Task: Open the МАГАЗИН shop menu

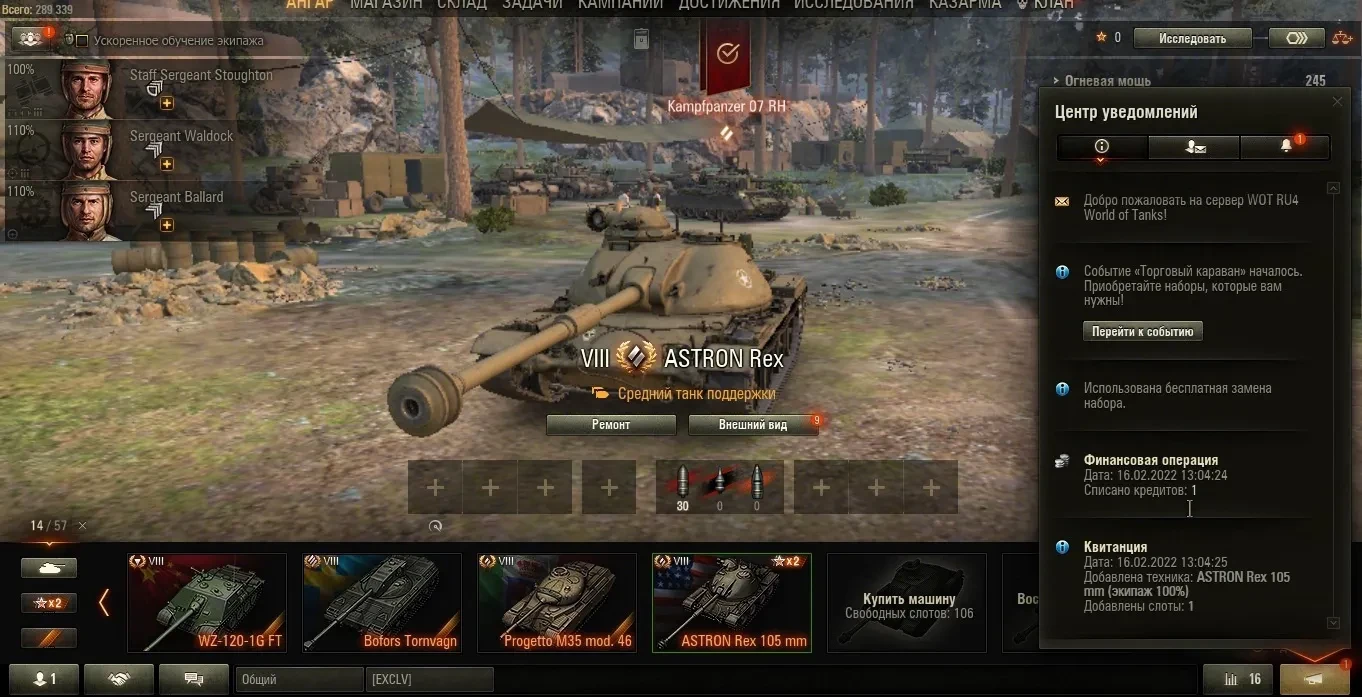Action: click(386, 5)
